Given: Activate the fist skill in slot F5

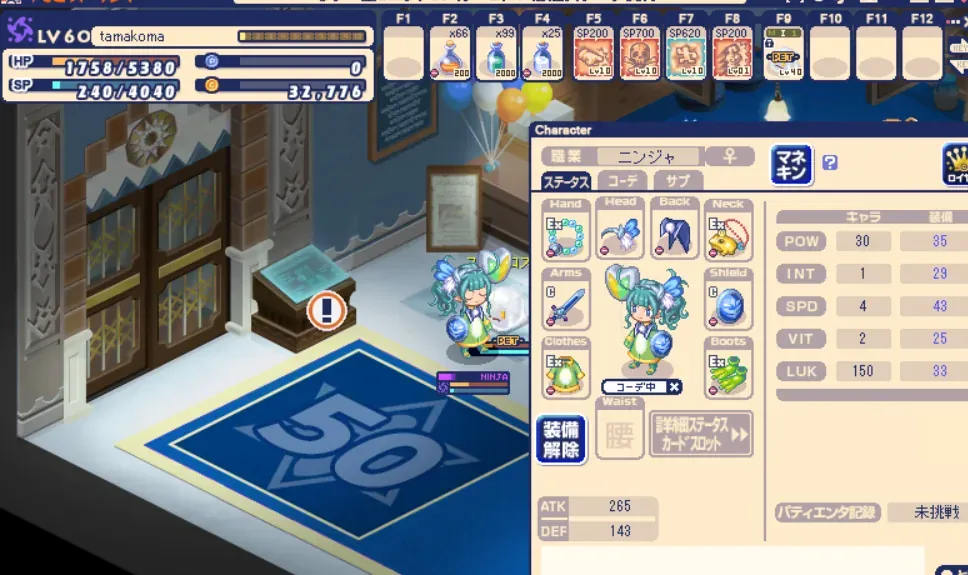Looking at the screenshot, I should pyautogui.click(x=594, y=53).
